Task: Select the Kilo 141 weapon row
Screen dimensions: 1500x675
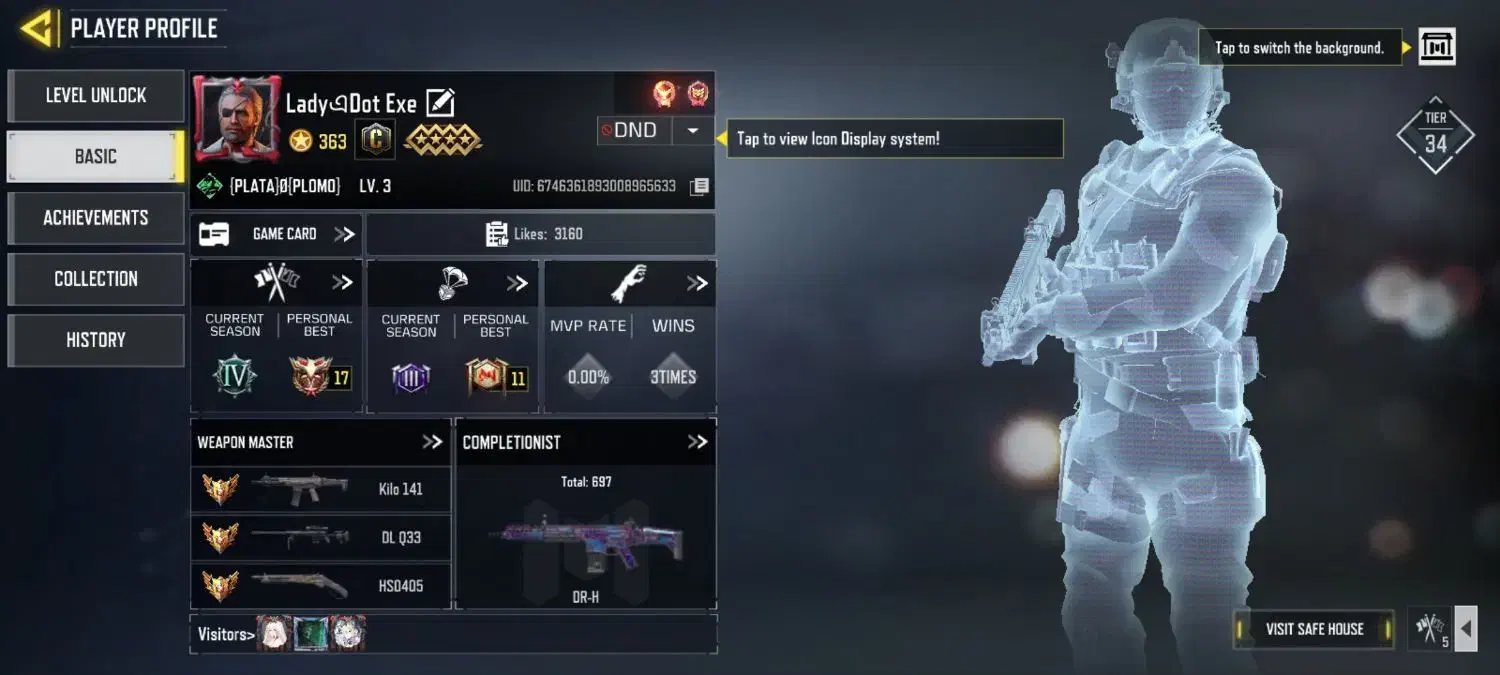Action: coord(320,489)
